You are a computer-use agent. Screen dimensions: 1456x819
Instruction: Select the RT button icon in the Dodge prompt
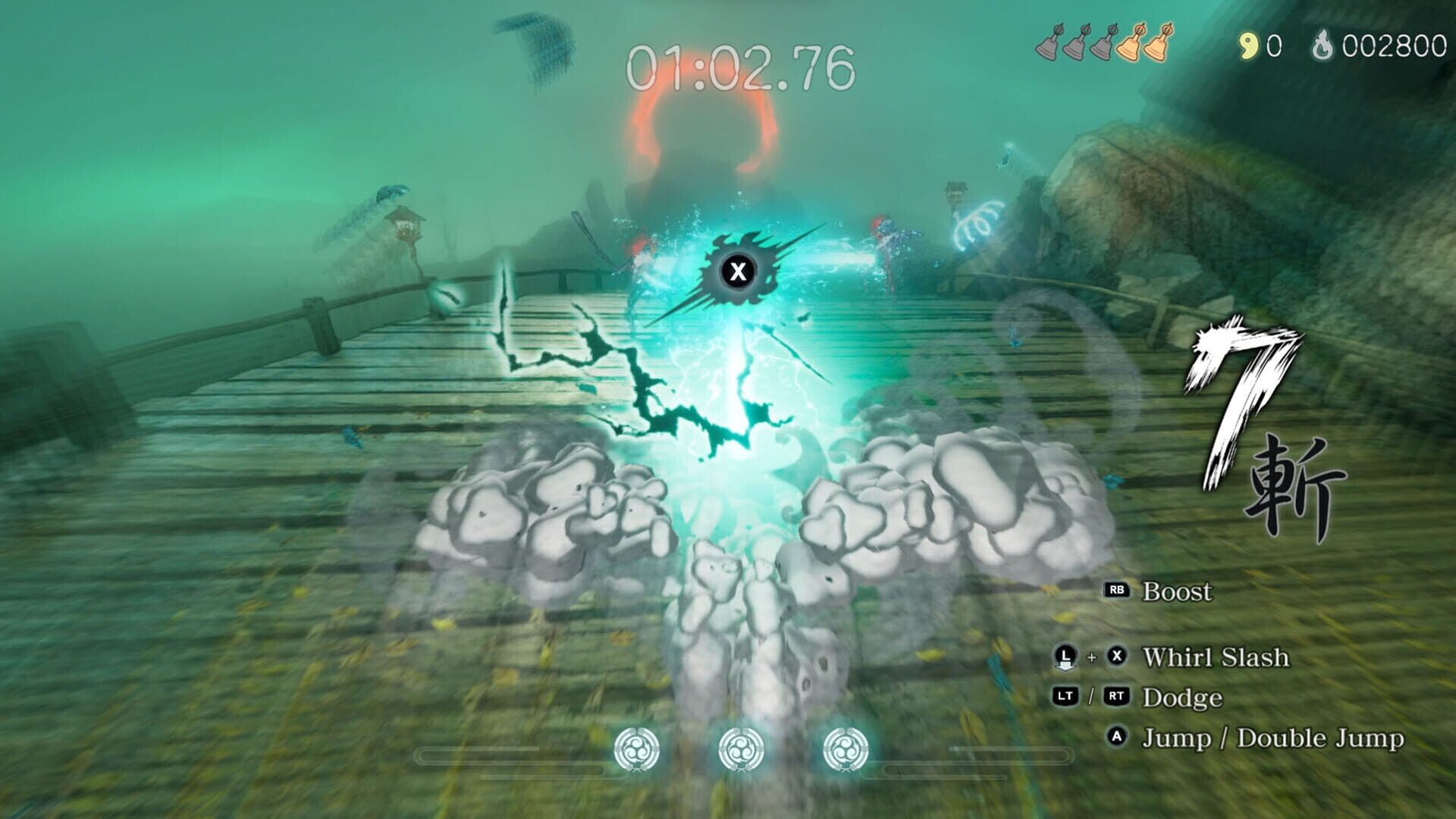click(x=1116, y=696)
